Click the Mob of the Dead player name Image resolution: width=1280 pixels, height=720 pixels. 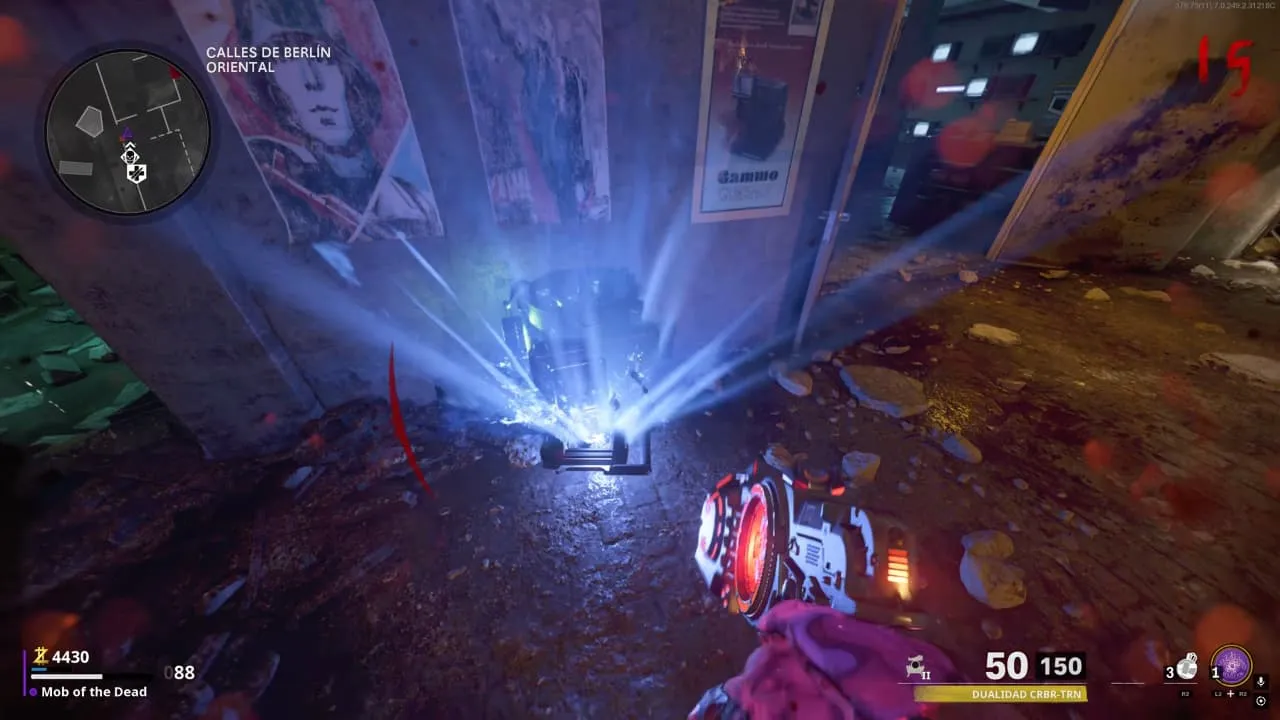tap(94, 692)
